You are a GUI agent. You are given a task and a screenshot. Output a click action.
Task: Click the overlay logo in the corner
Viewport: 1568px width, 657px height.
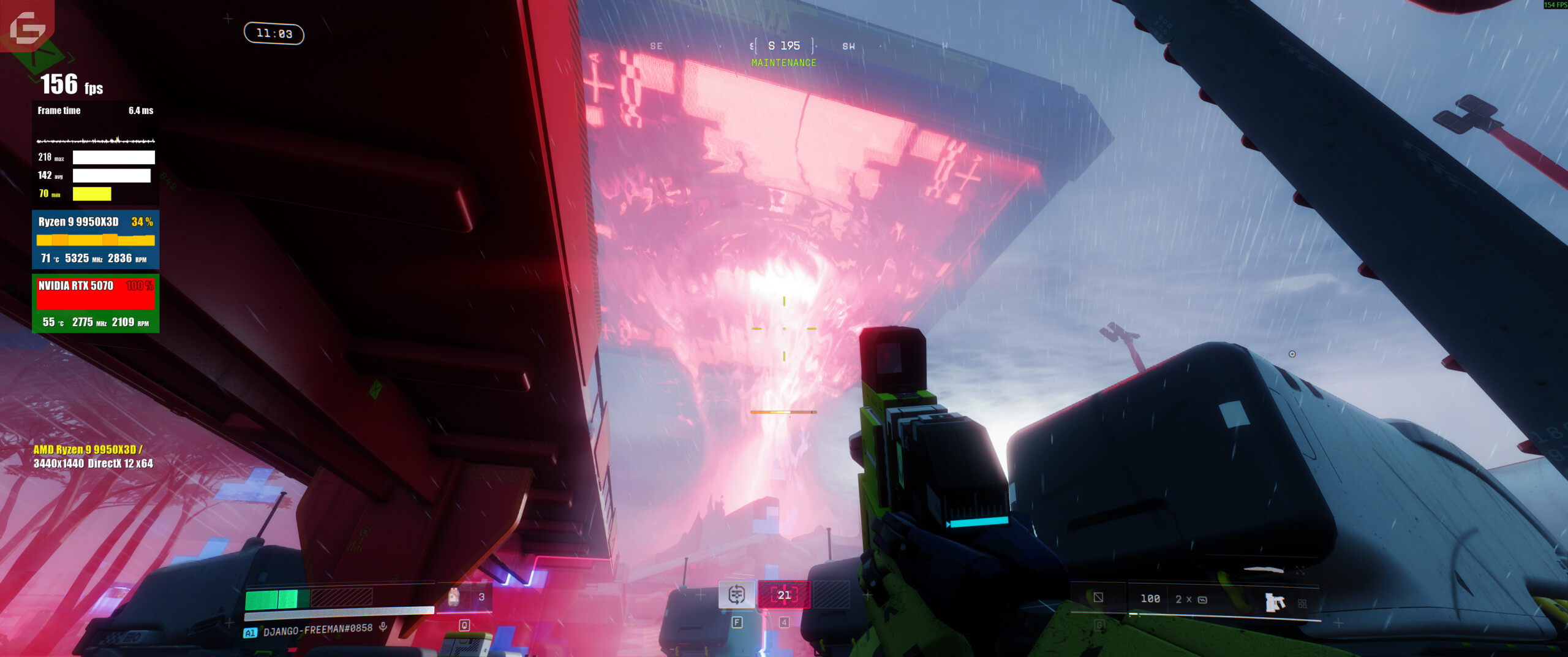click(27, 26)
